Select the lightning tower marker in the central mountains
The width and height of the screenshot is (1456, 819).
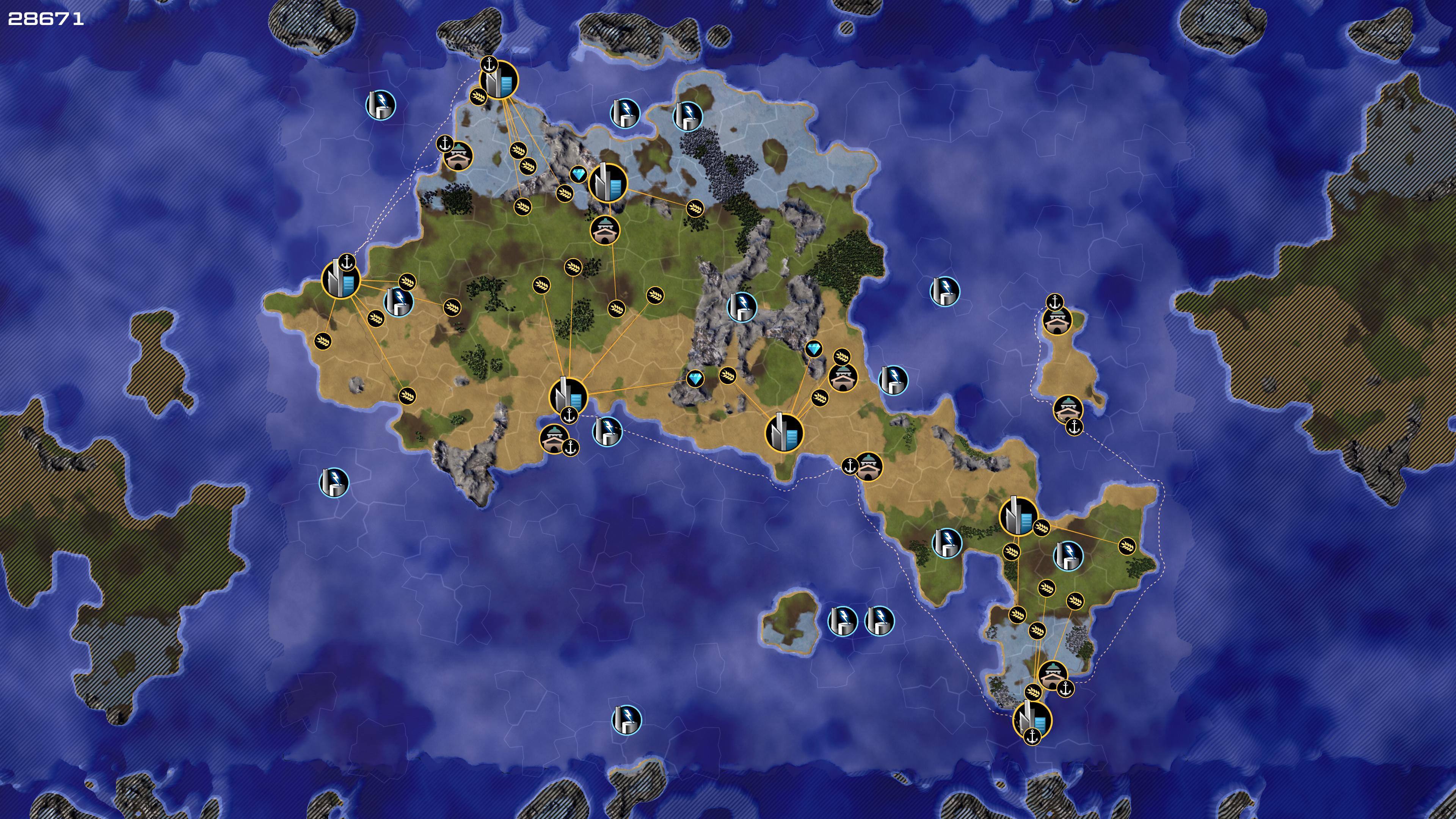tap(741, 307)
